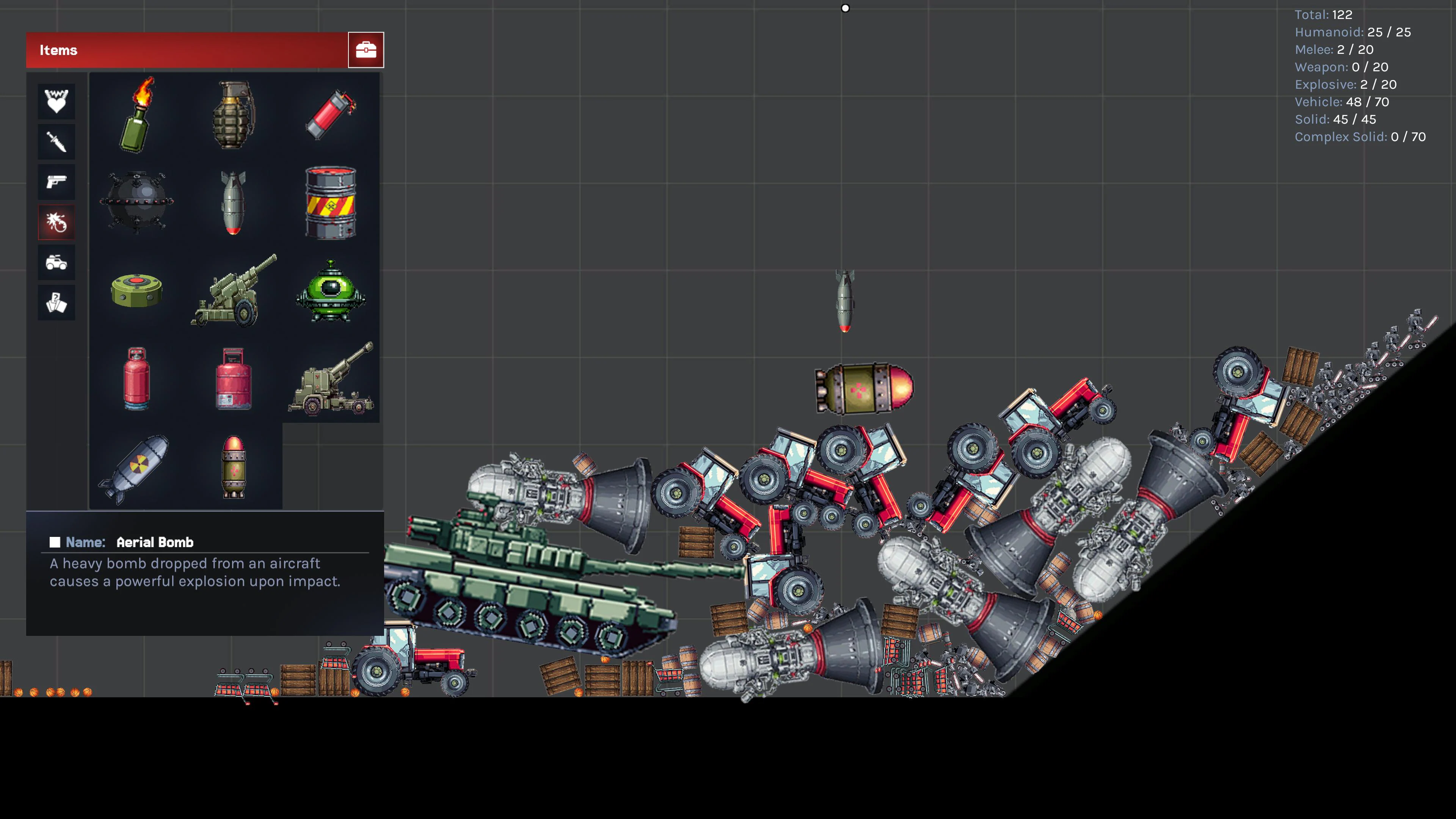
Task: Open the Vehicles category in the sidebar
Action: pyautogui.click(x=56, y=262)
